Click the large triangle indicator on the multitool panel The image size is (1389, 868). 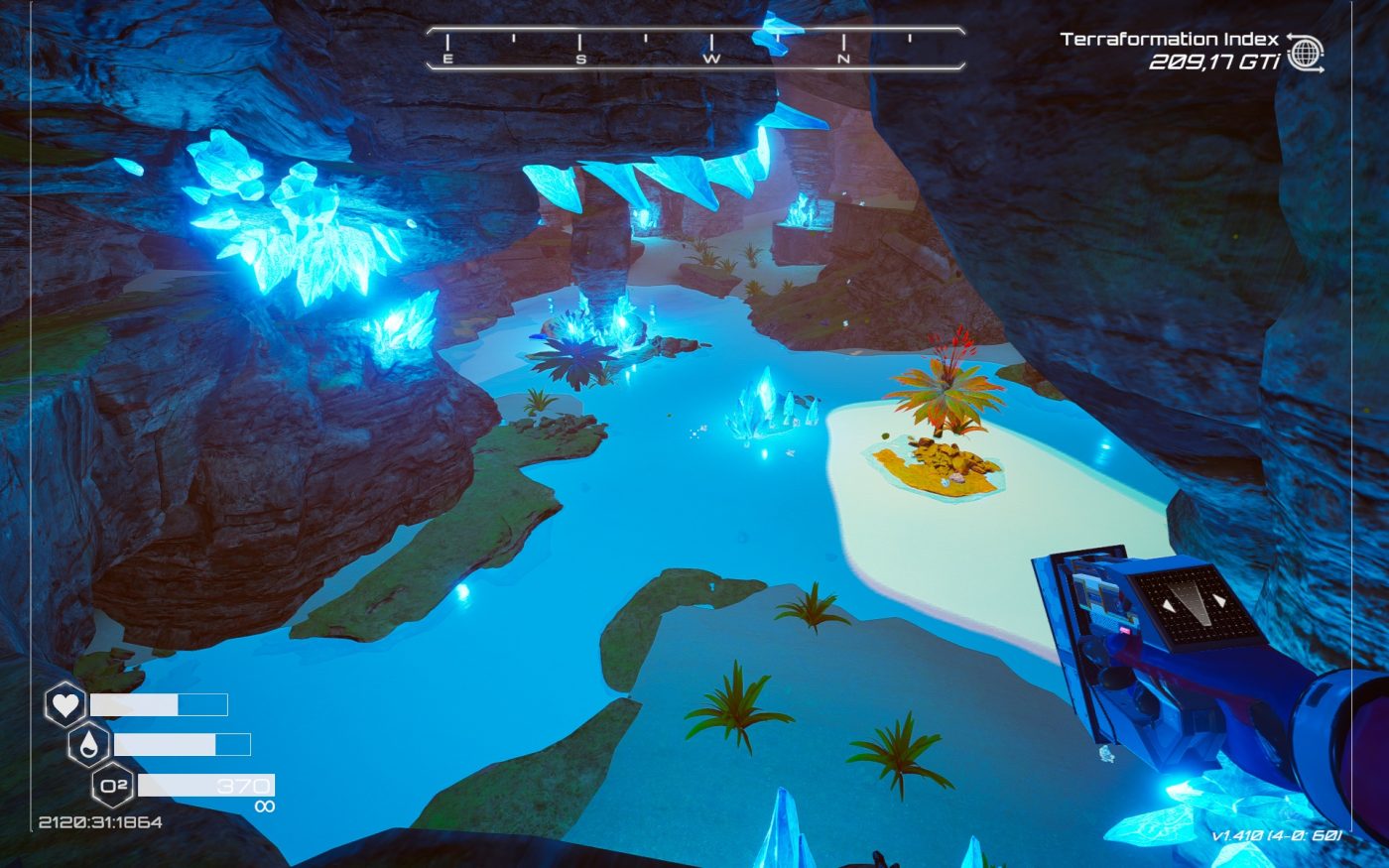point(1195,595)
